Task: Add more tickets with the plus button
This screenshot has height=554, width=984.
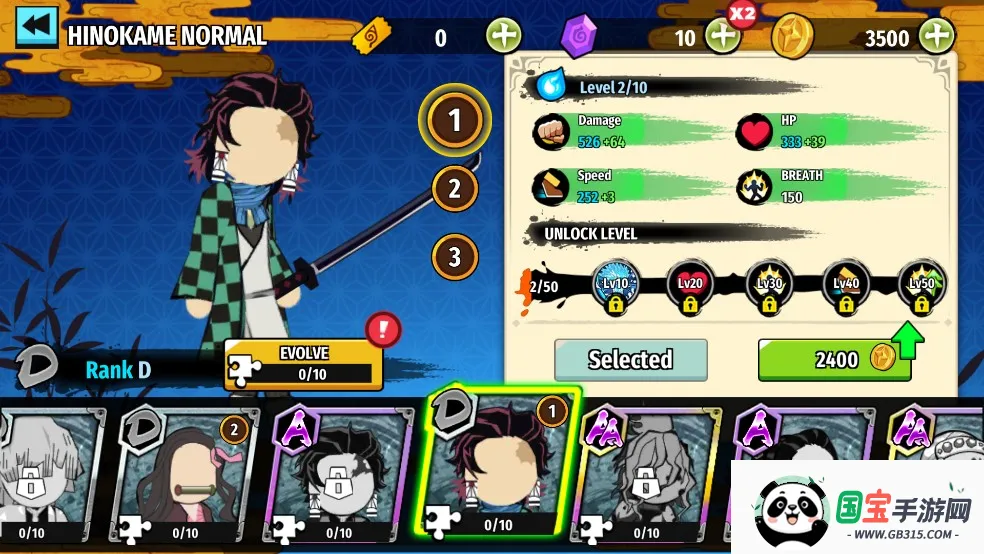Action: [x=504, y=37]
